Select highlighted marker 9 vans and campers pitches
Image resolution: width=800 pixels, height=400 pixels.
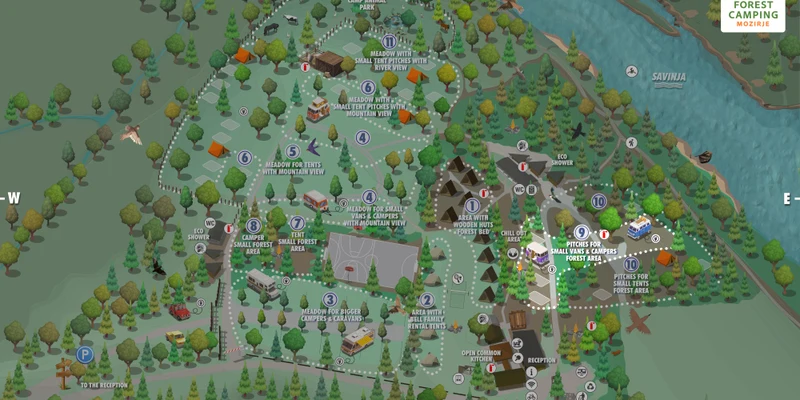(581, 233)
